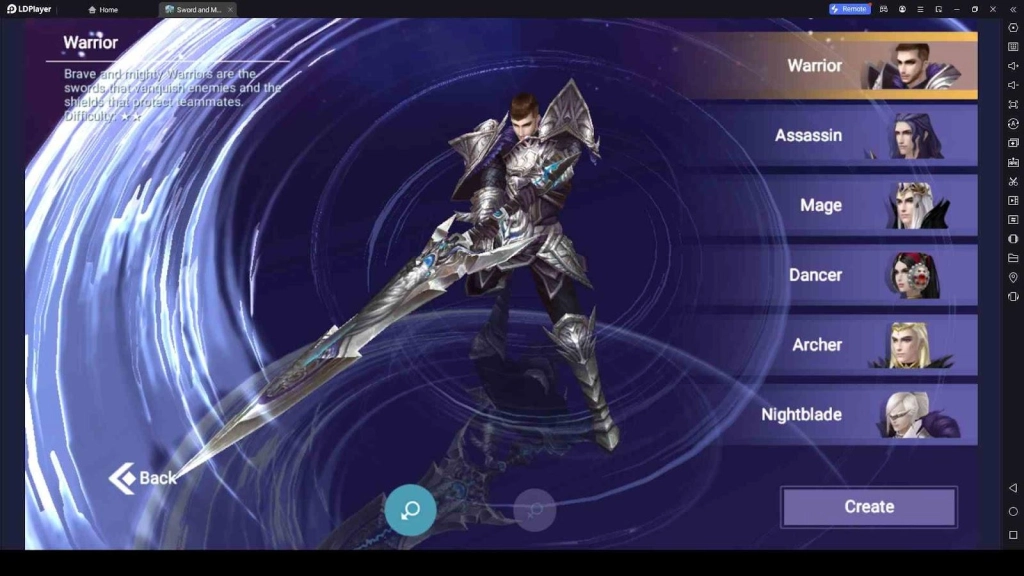Open the Remote button in the title bar
The image size is (1024, 576).
(x=849, y=9)
